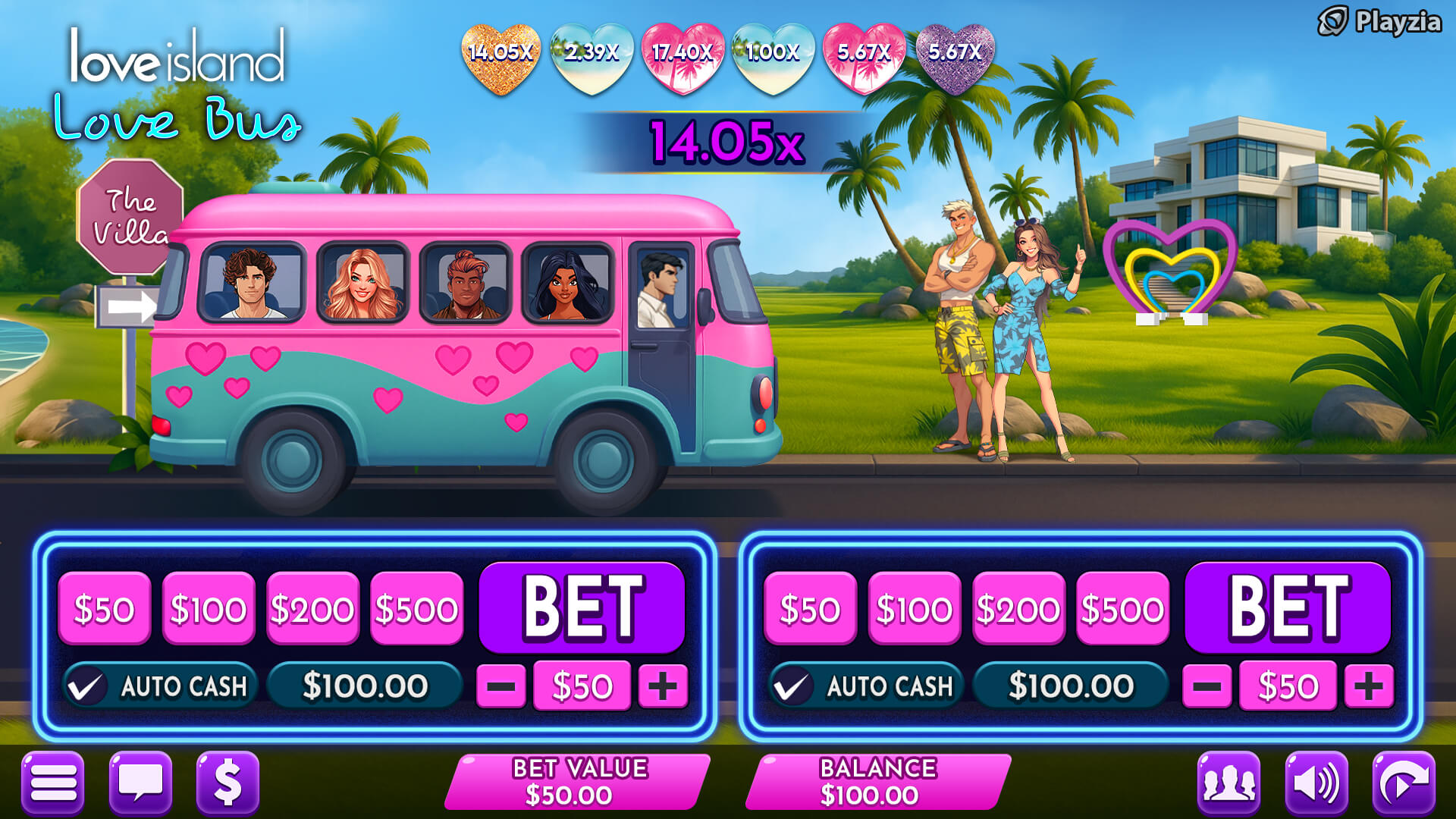
Task: Show the players list icon
Action: click(1228, 783)
